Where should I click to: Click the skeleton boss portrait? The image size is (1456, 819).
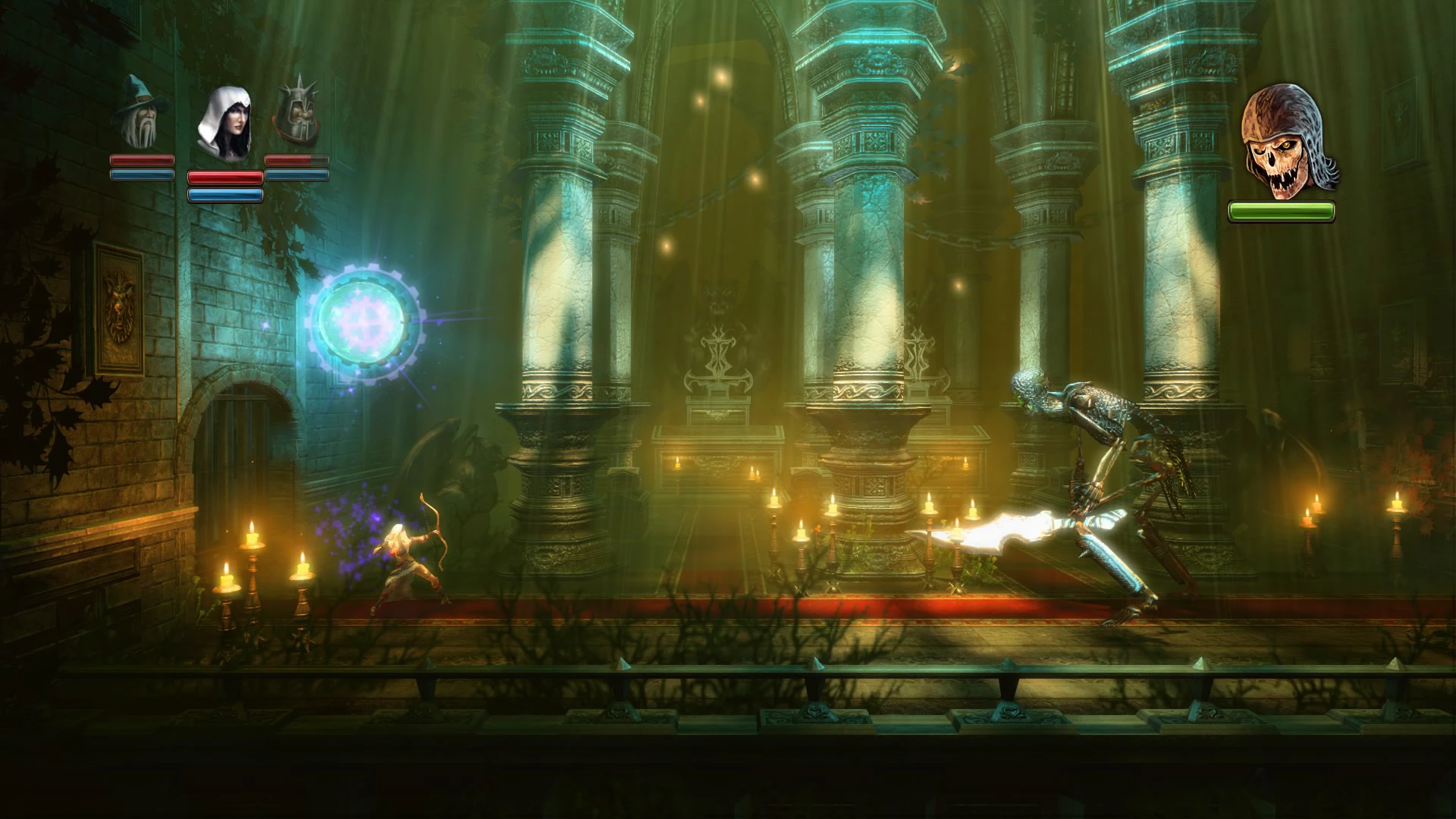tap(1282, 141)
